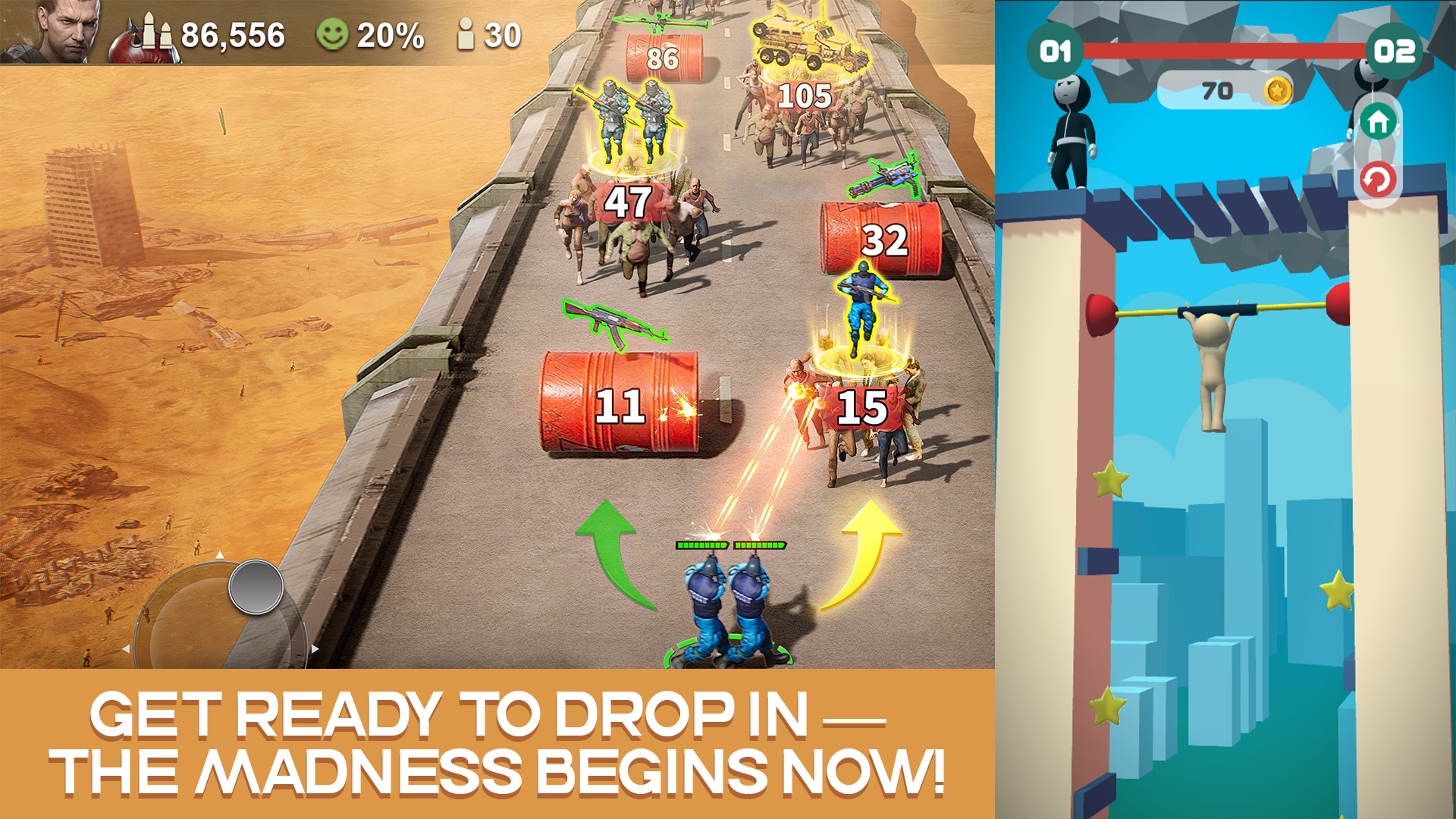Choose the yellow right lane arrow

(867, 551)
